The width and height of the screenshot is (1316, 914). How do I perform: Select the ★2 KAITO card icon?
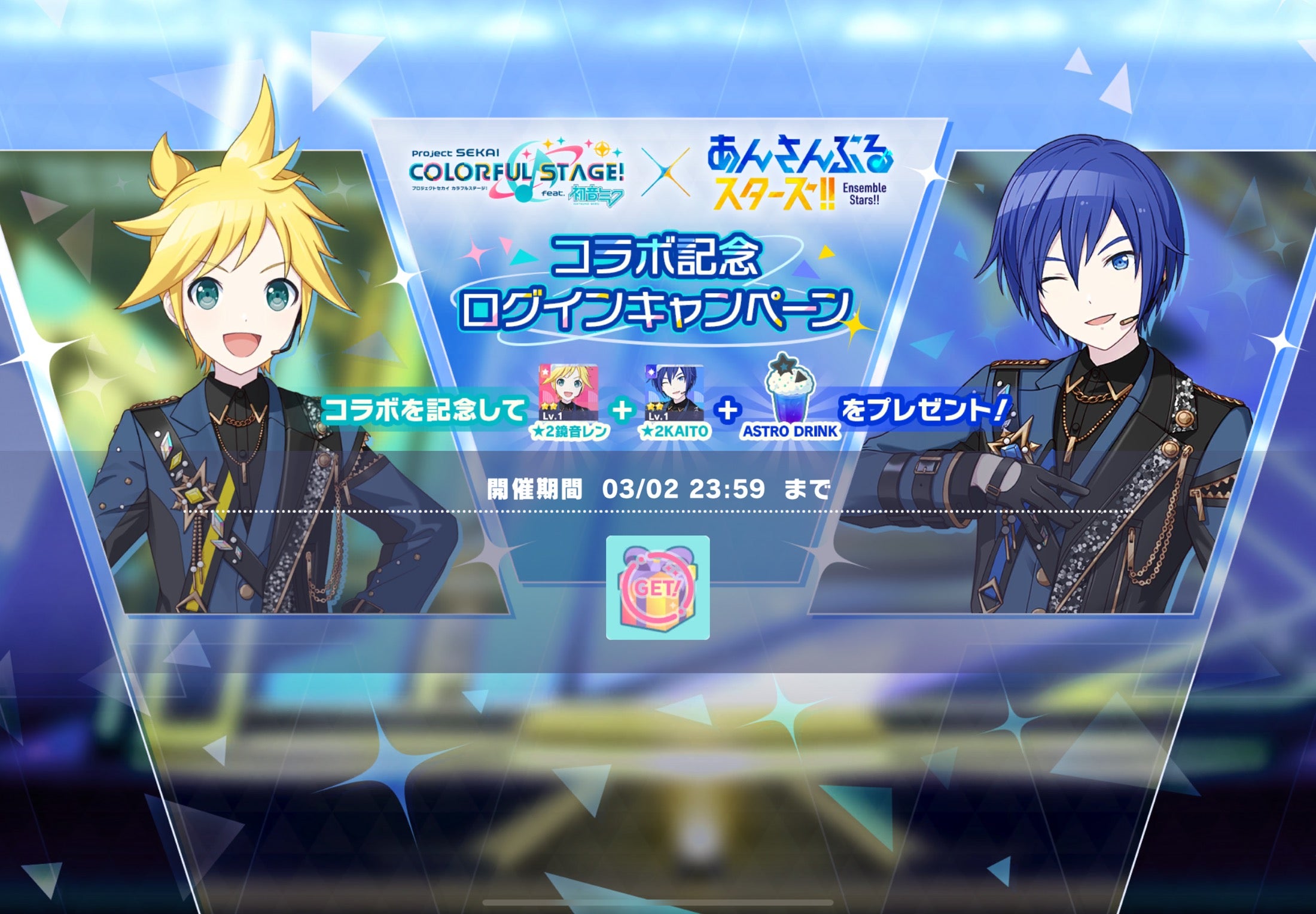(675, 392)
